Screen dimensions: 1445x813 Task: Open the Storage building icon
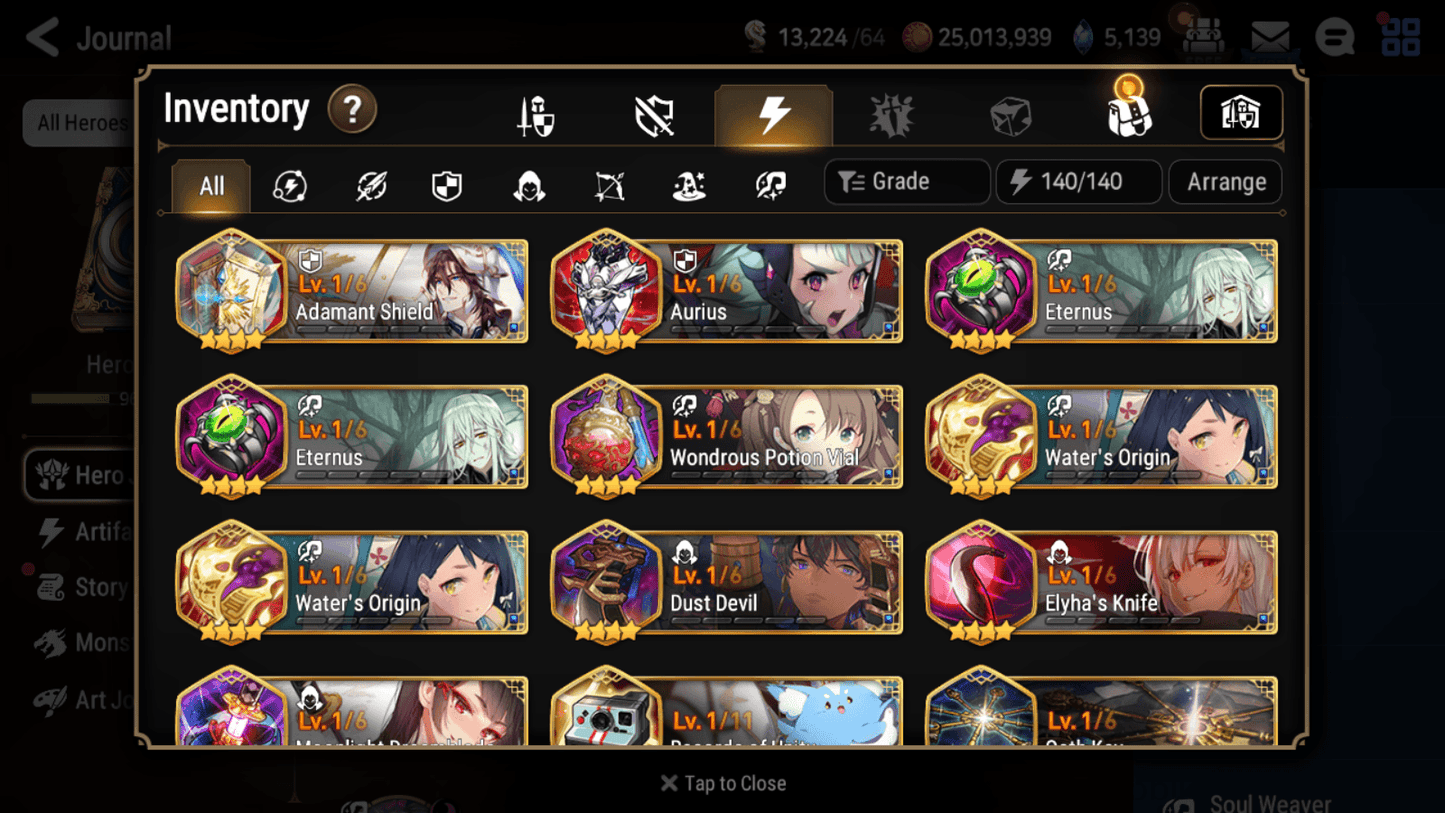1240,113
